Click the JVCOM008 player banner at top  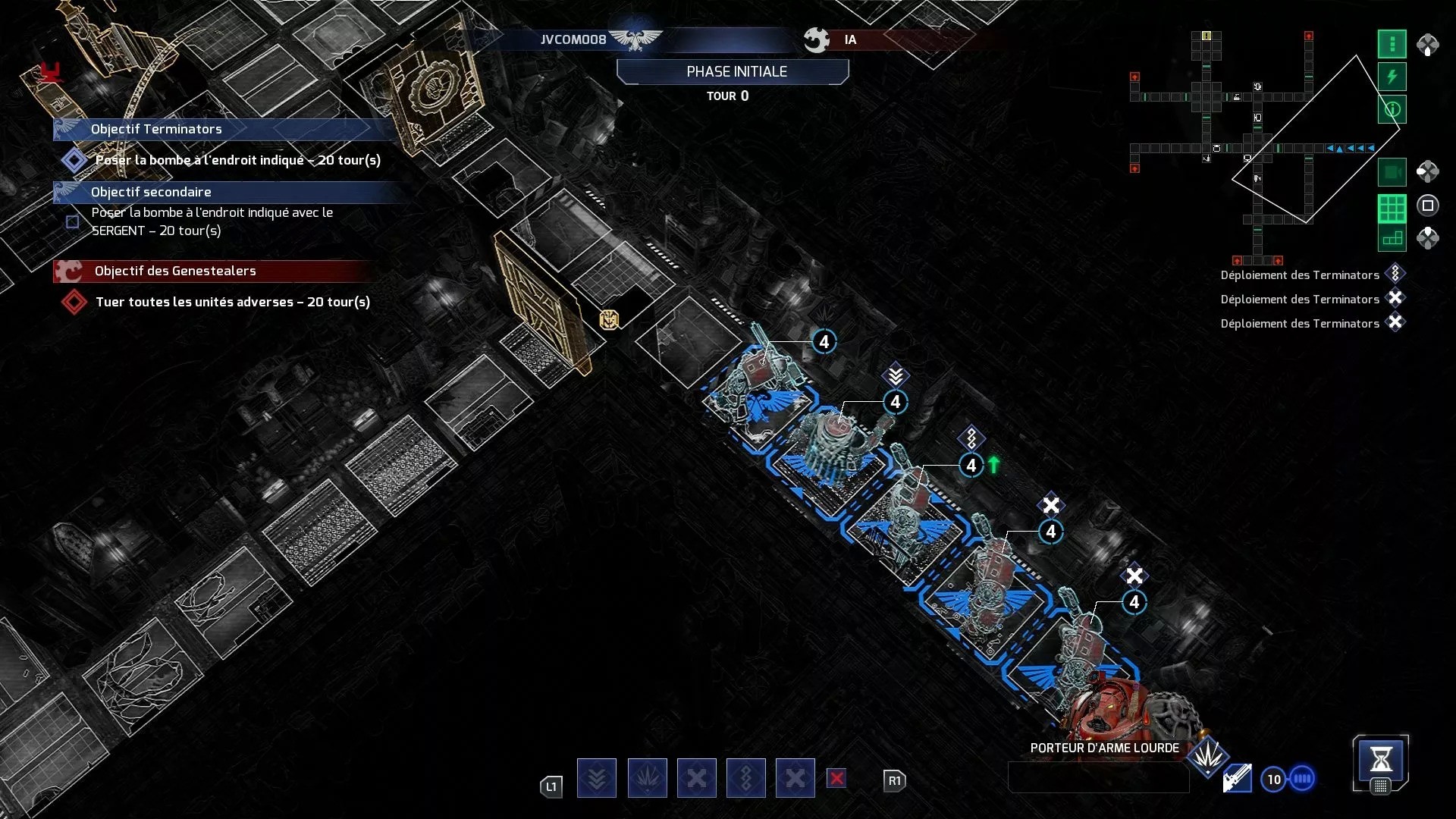(x=573, y=39)
